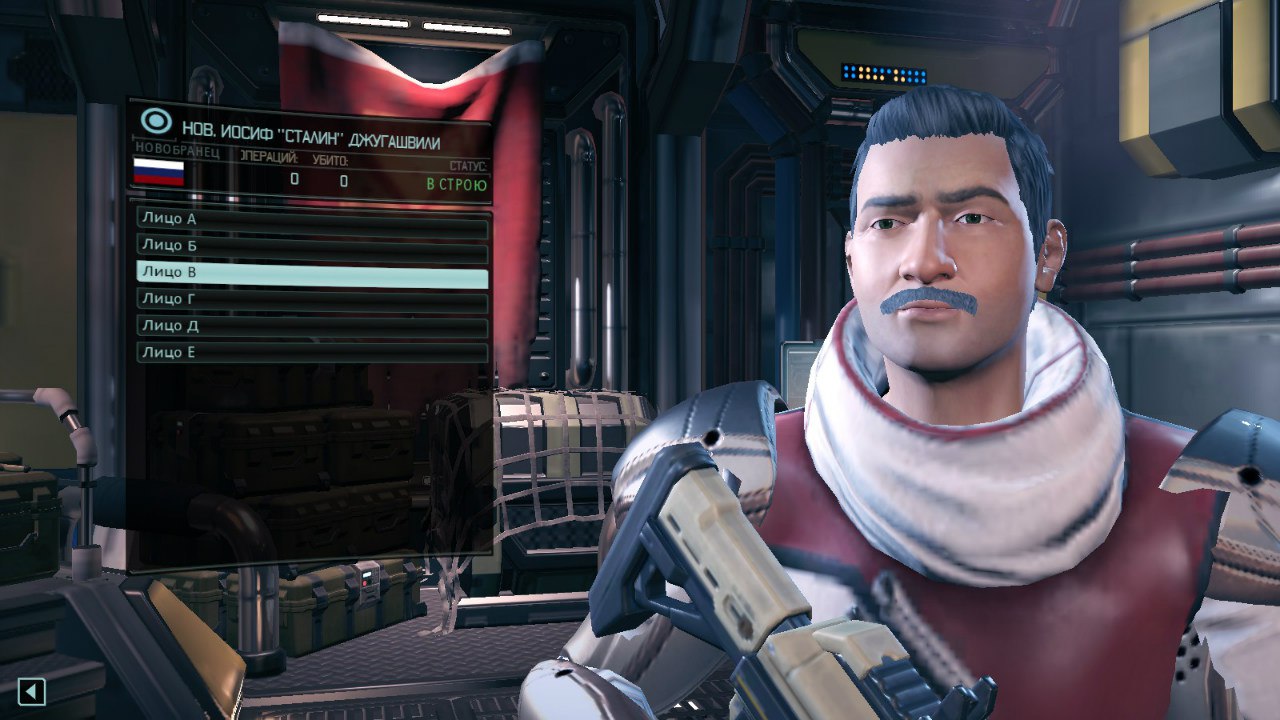Choose the Лицо Б face option
This screenshot has height=720, width=1280.
tap(312, 246)
